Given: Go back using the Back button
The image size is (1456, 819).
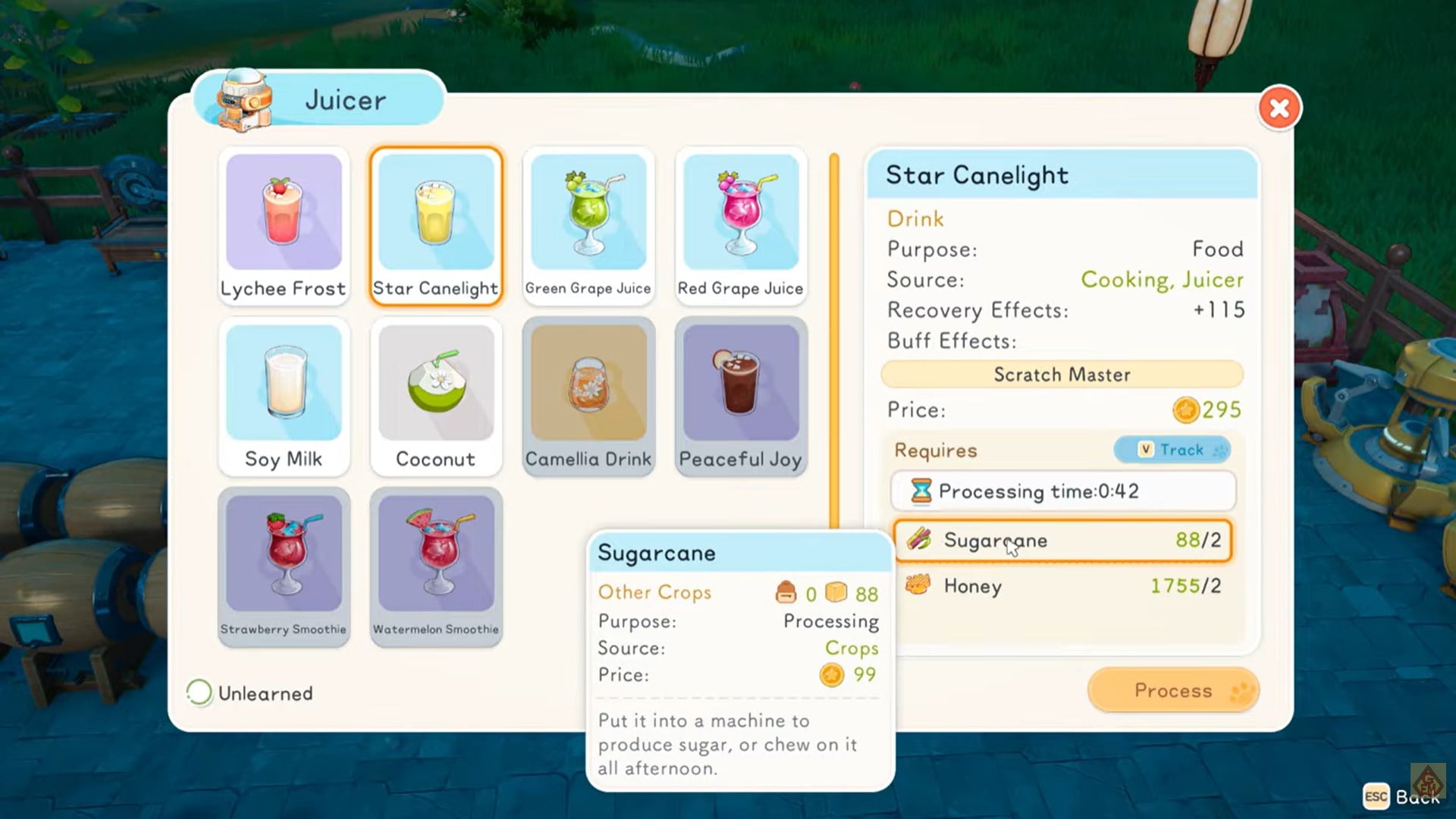Looking at the screenshot, I should click(x=1402, y=796).
